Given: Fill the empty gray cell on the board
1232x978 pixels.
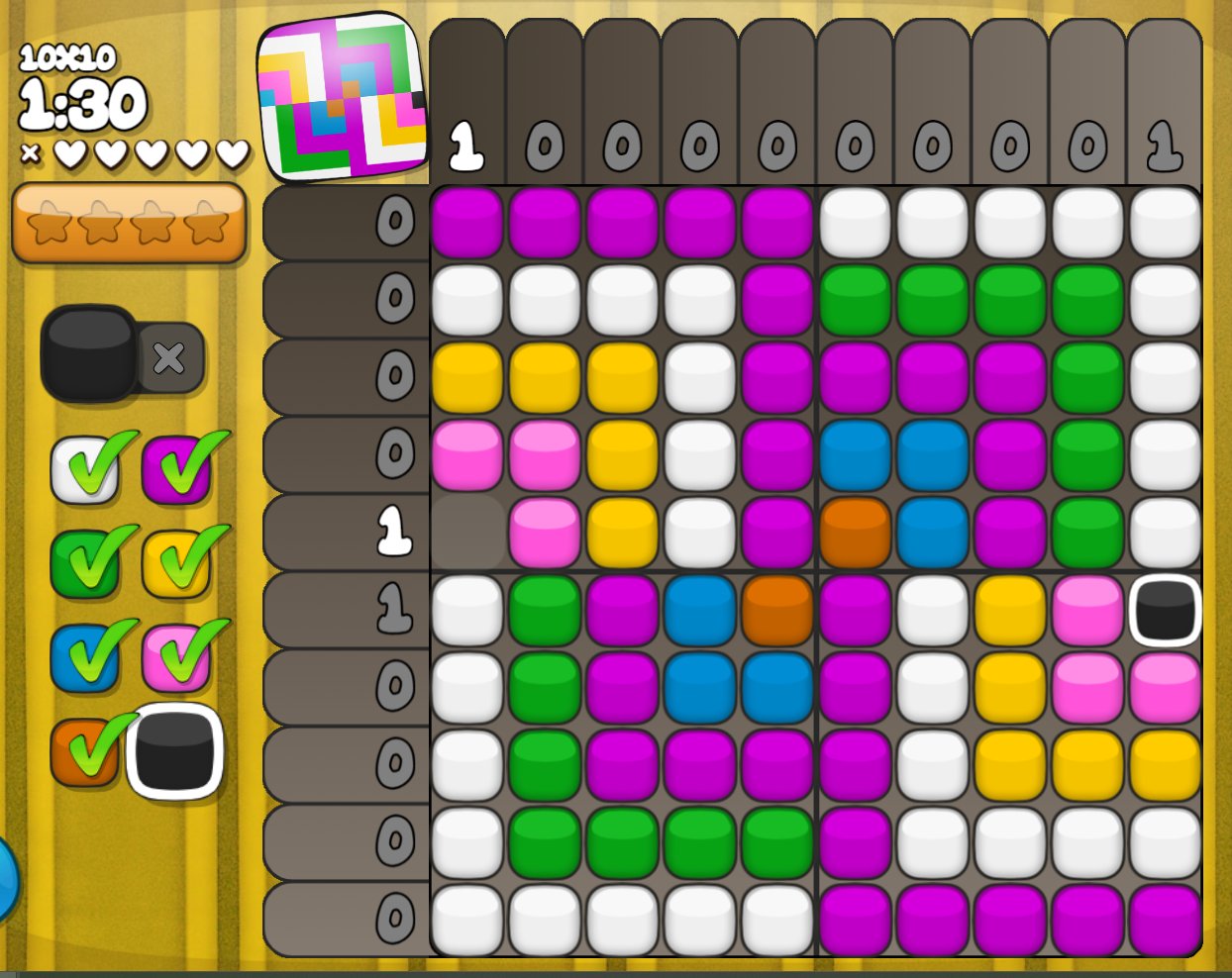Looking at the screenshot, I should pos(467,533).
